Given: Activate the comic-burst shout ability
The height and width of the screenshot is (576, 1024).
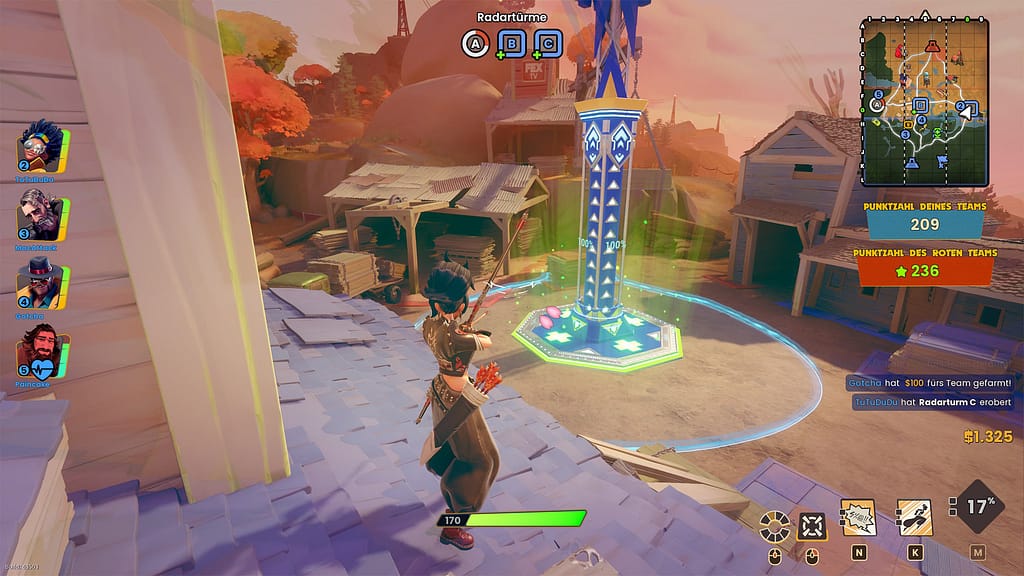Looking at the screenshot, I should (x=858, y=518).
